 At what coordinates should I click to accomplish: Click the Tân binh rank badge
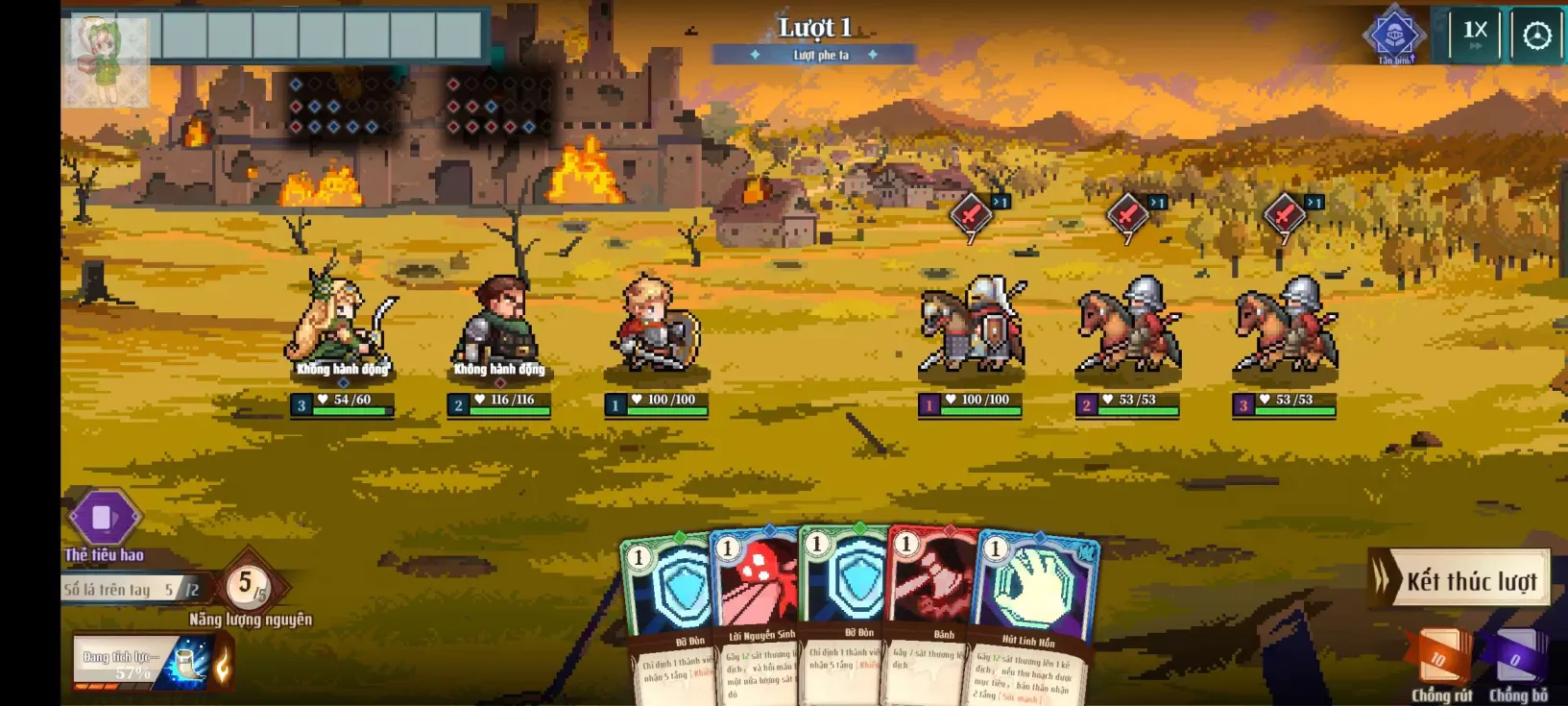[x=1394, y=36]
